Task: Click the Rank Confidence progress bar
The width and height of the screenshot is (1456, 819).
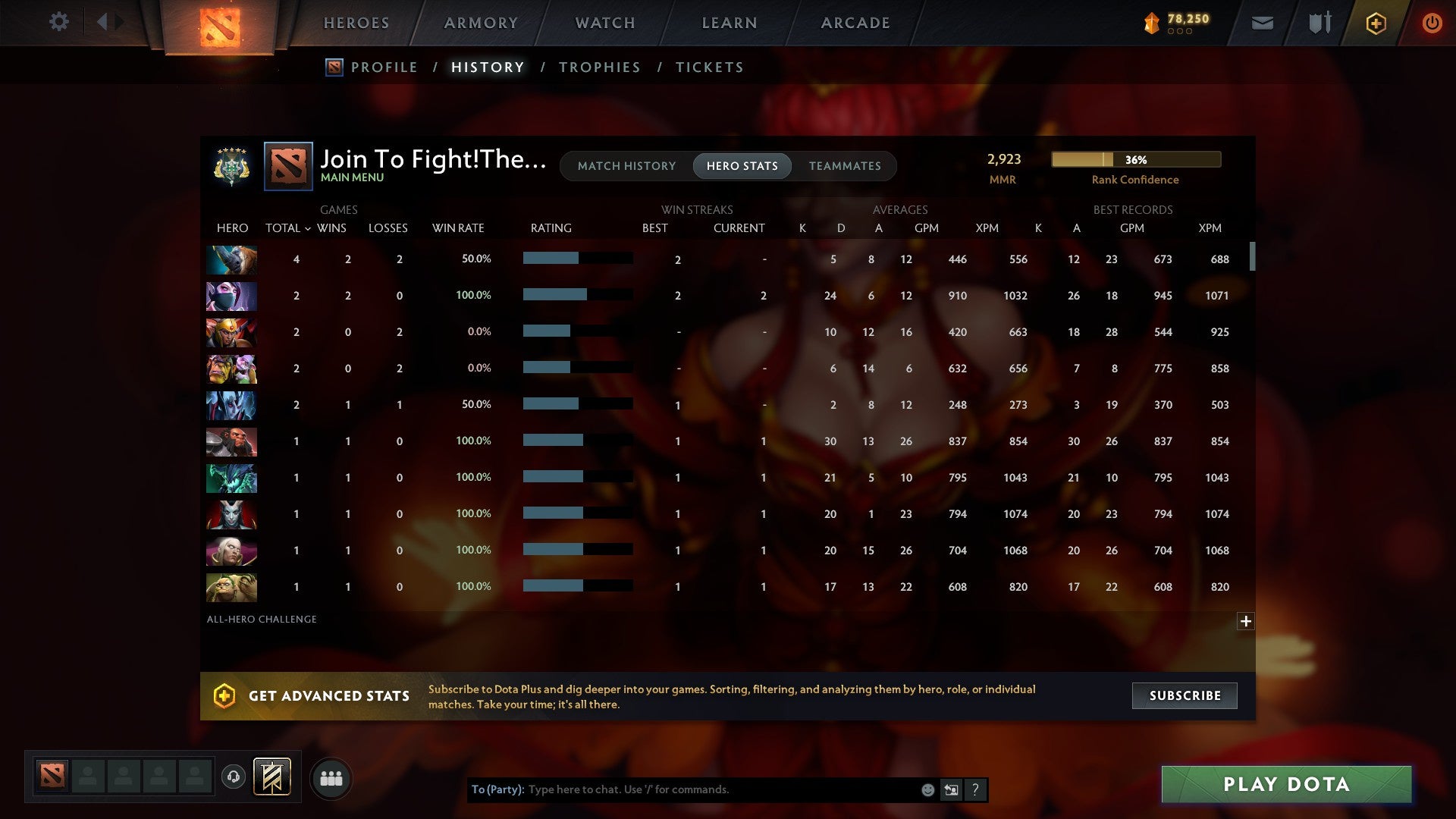Action: (x=1135, y=159)
